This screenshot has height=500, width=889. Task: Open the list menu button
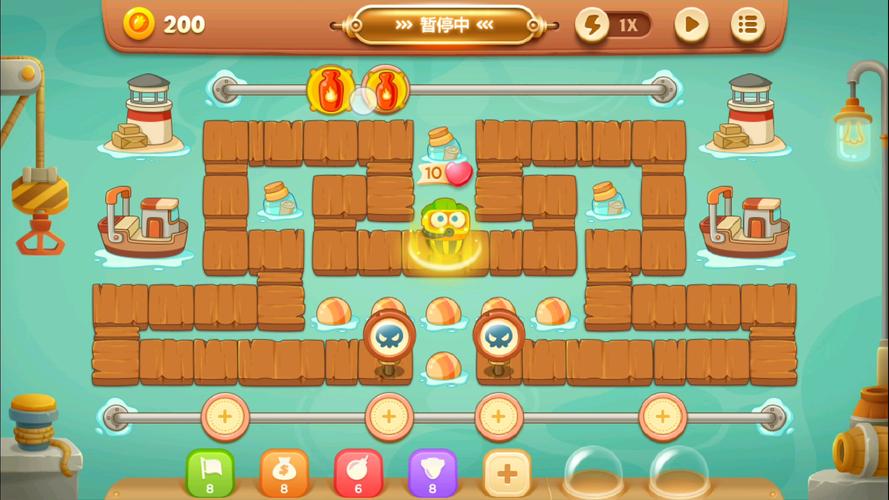tap(747, 25)
